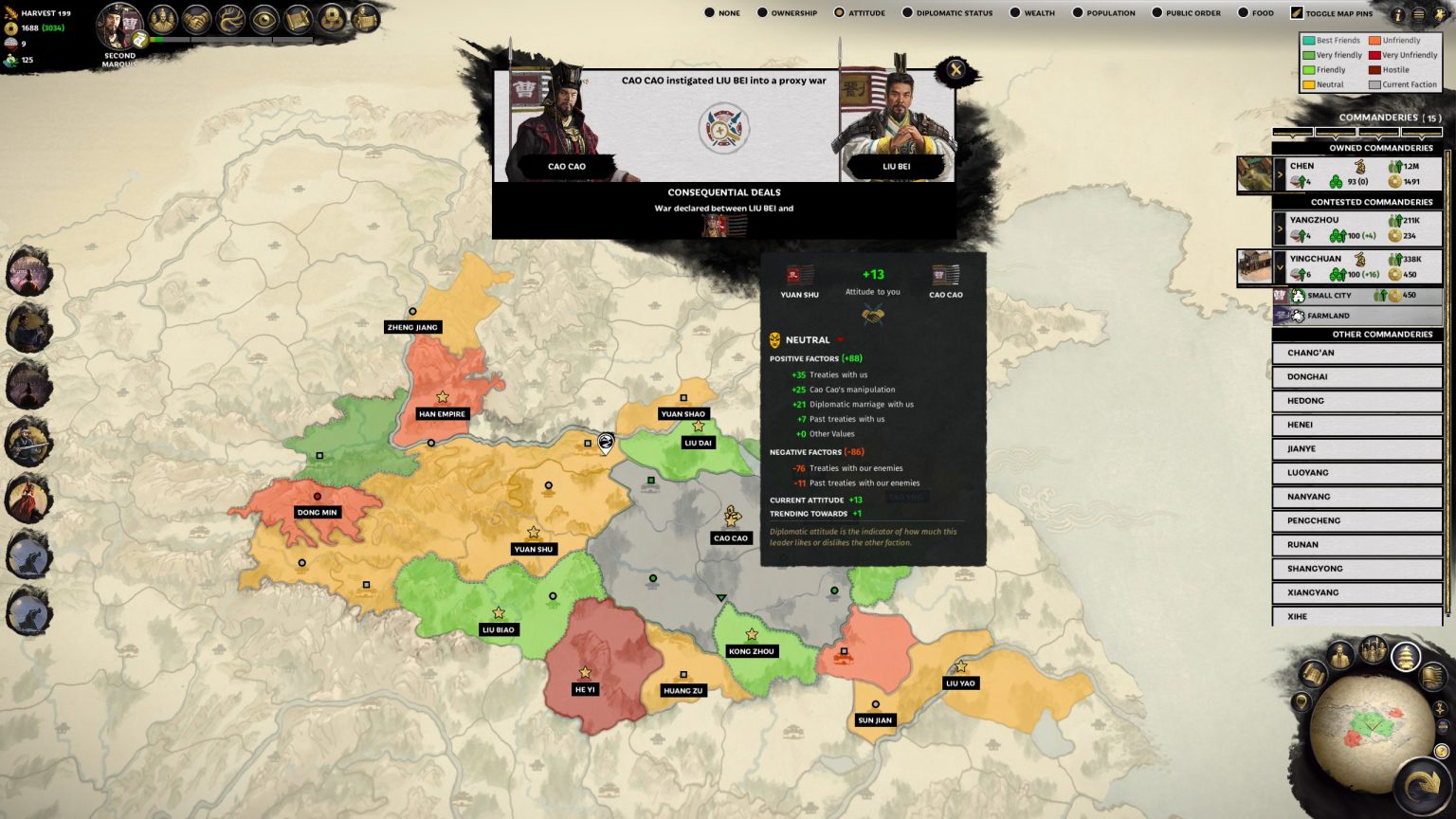Expand the YANGZHOU contested commandery entry
The width and height of the screenshot is (1456, 819).
tap(1282, 227)
